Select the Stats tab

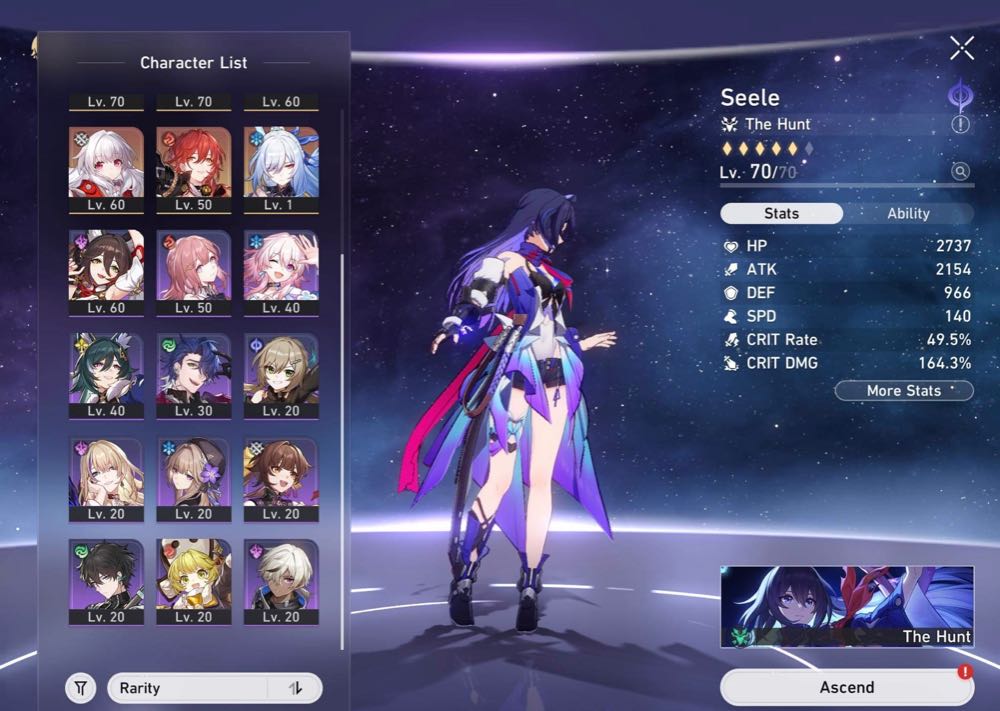click(x=781, y=213)
